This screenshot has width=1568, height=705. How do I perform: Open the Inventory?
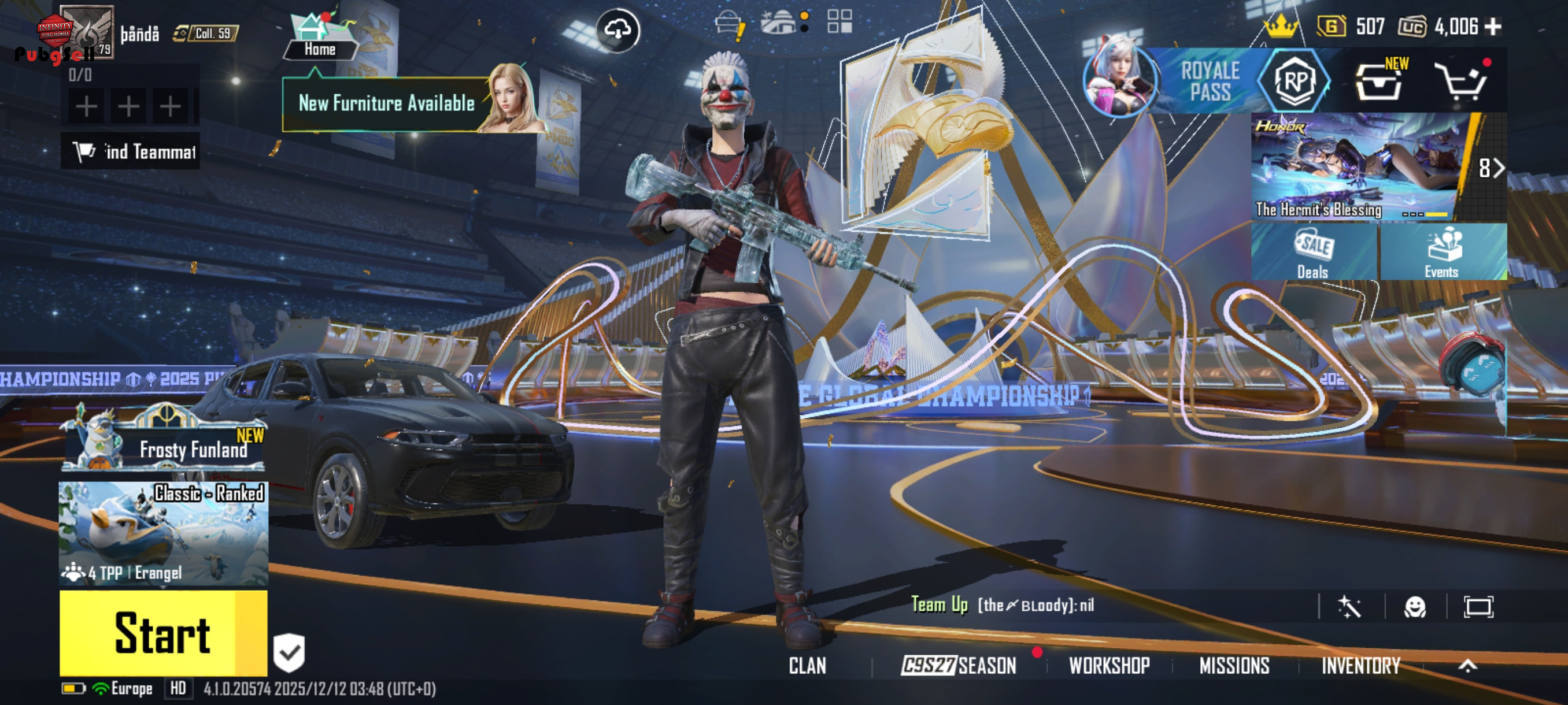[1360, 666]
